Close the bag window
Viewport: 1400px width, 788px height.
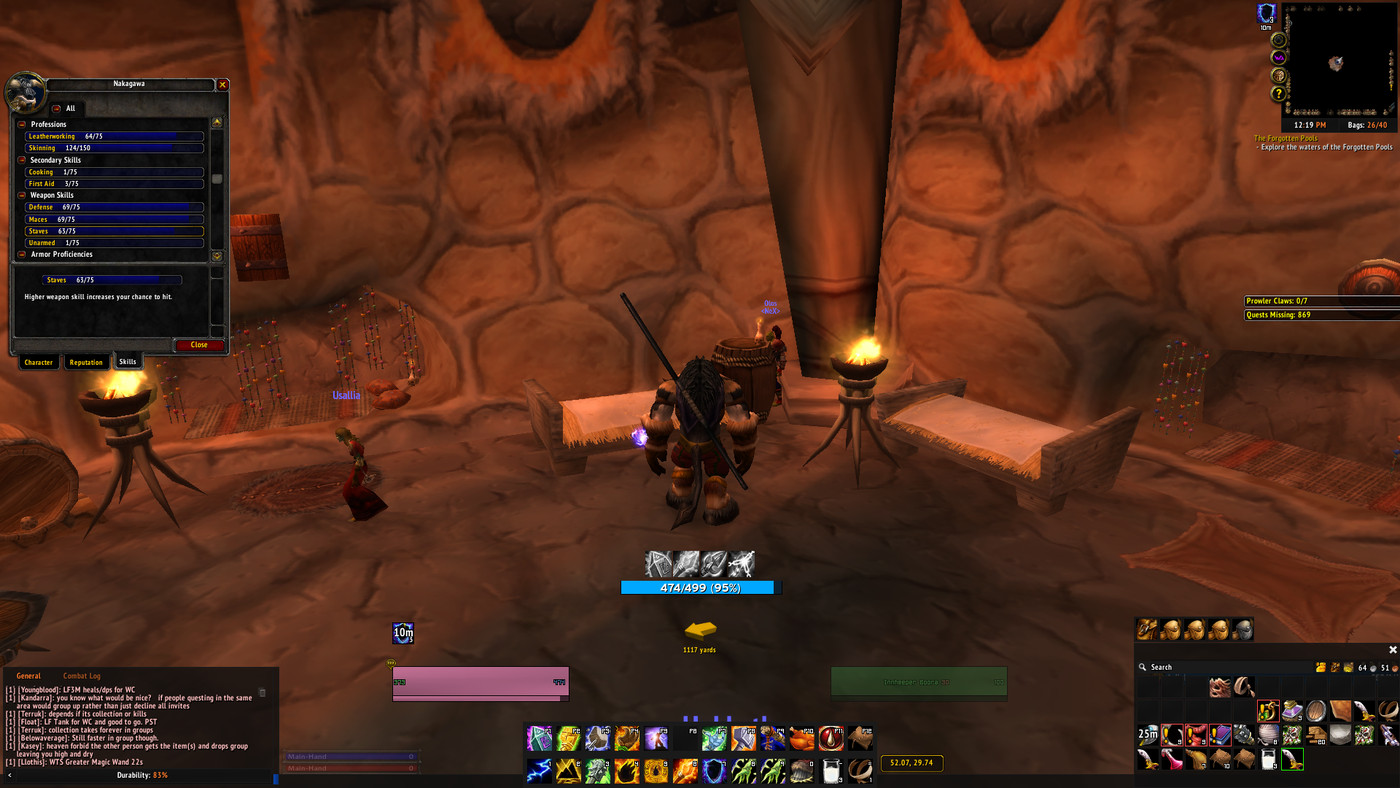(1393, 650)
